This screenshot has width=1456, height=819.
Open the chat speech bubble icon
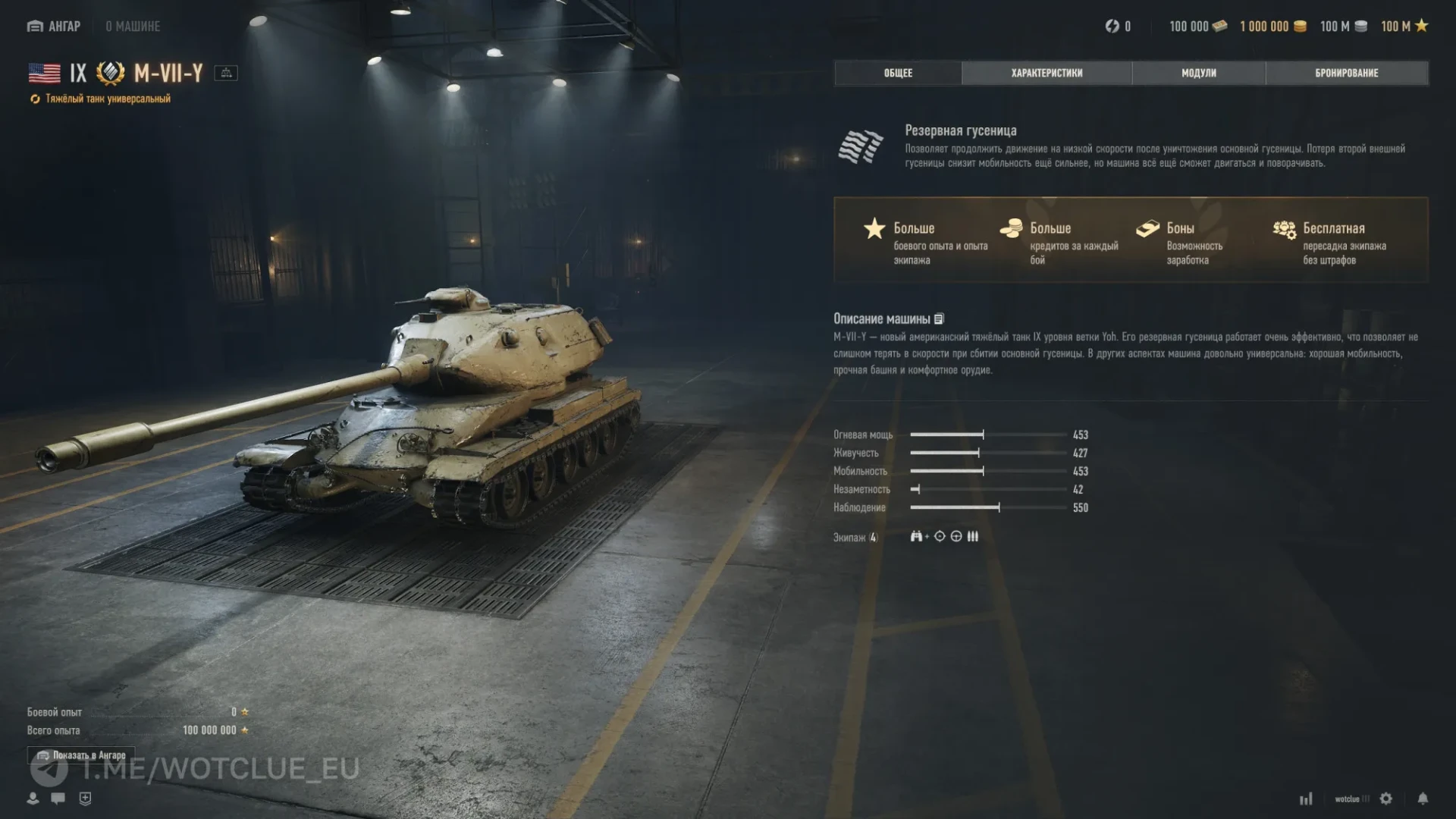tap(58, 799)
